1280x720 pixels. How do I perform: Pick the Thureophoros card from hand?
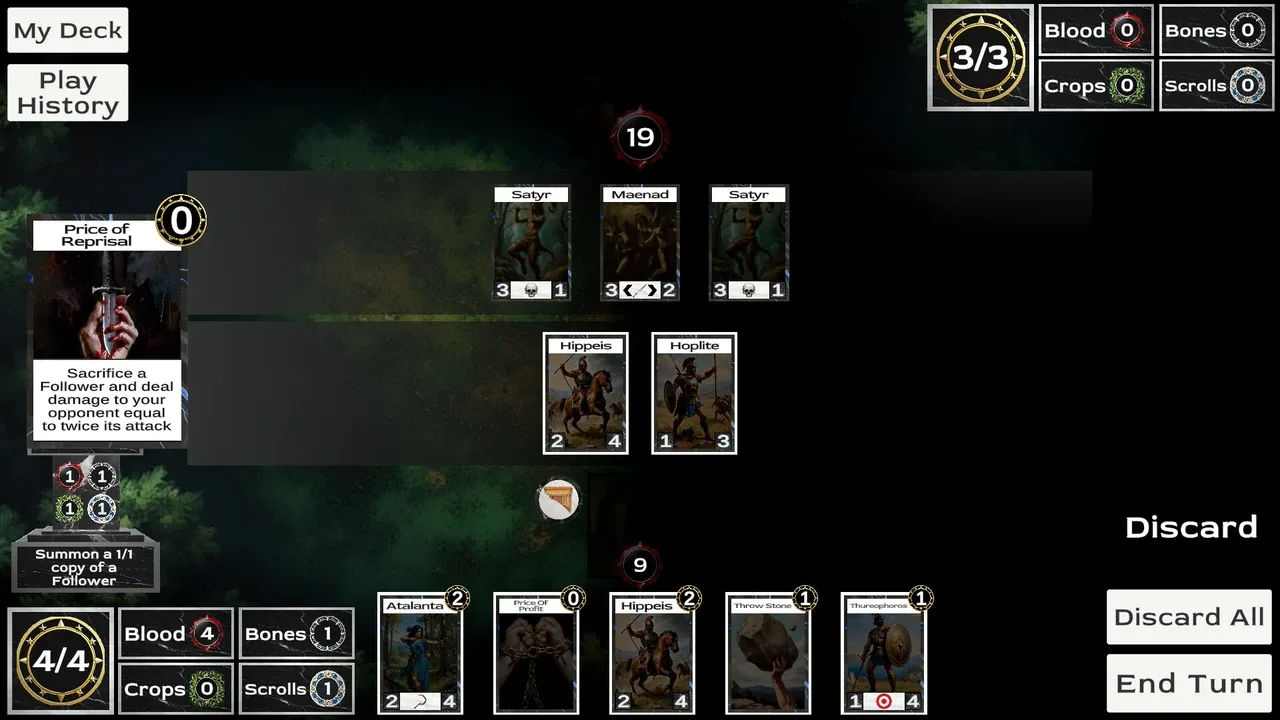(884, 654)
